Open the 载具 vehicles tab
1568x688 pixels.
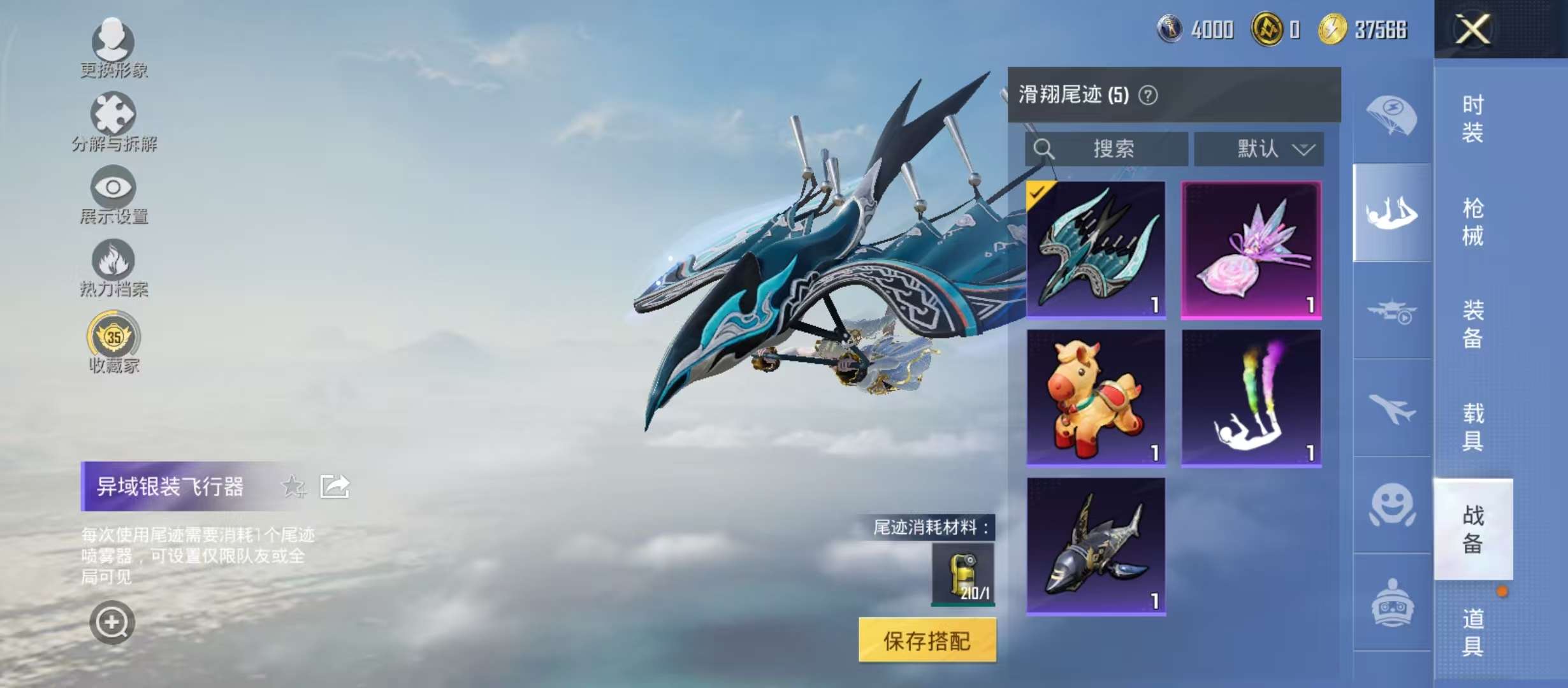point(1472,427)
